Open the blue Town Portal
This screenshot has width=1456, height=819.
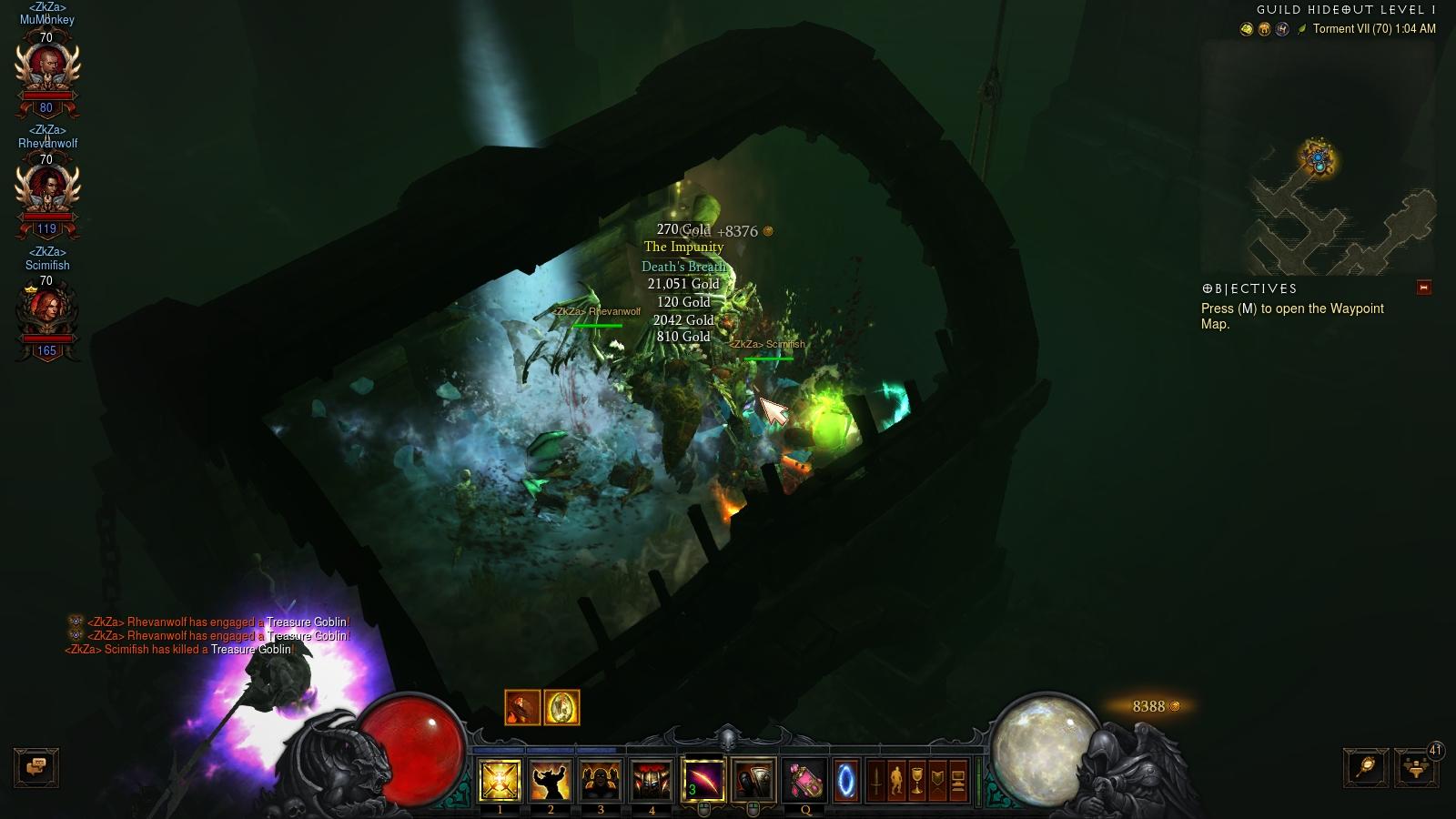846,781
